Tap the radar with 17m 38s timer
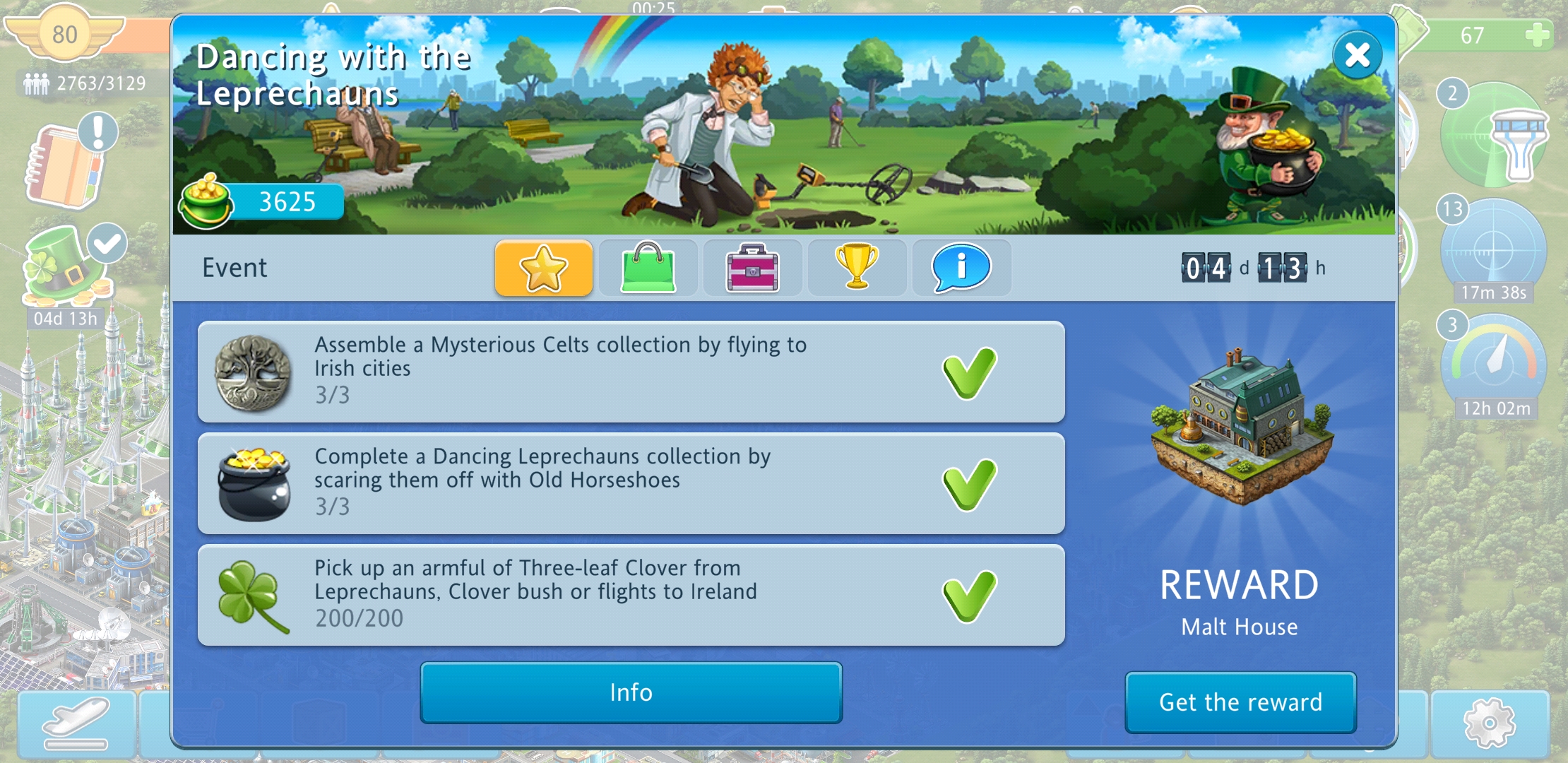This screenshot has height=763, width=1568. coord(1493,249)
